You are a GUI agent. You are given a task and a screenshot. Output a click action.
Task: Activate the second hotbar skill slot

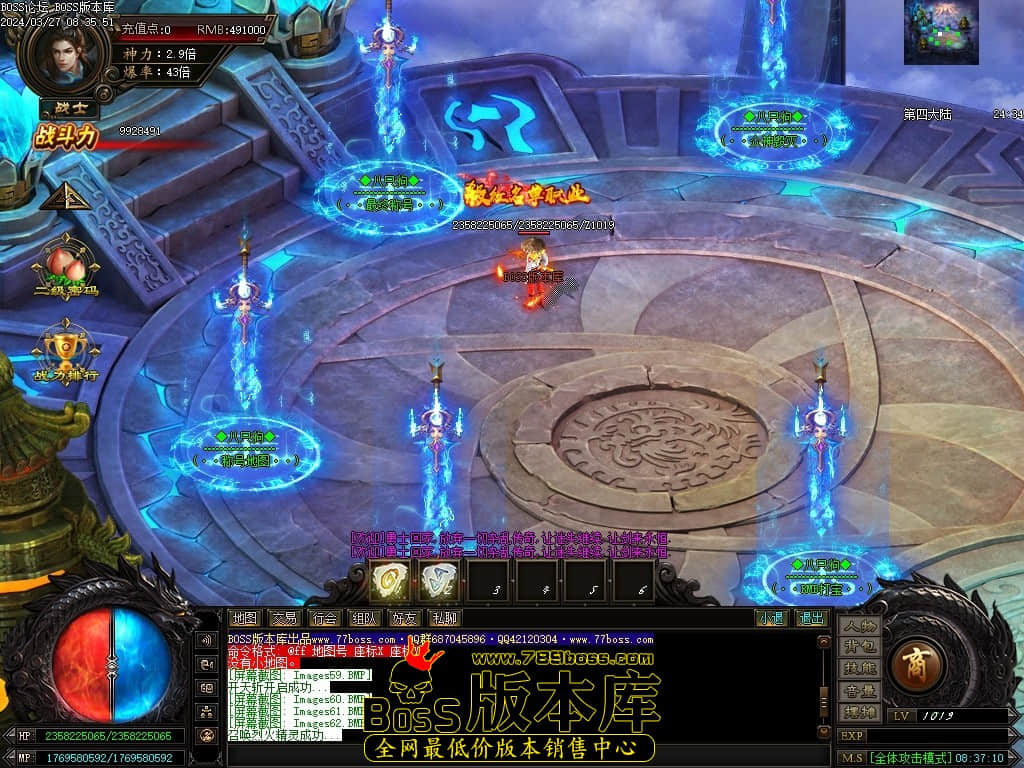(x=439, y=580)
